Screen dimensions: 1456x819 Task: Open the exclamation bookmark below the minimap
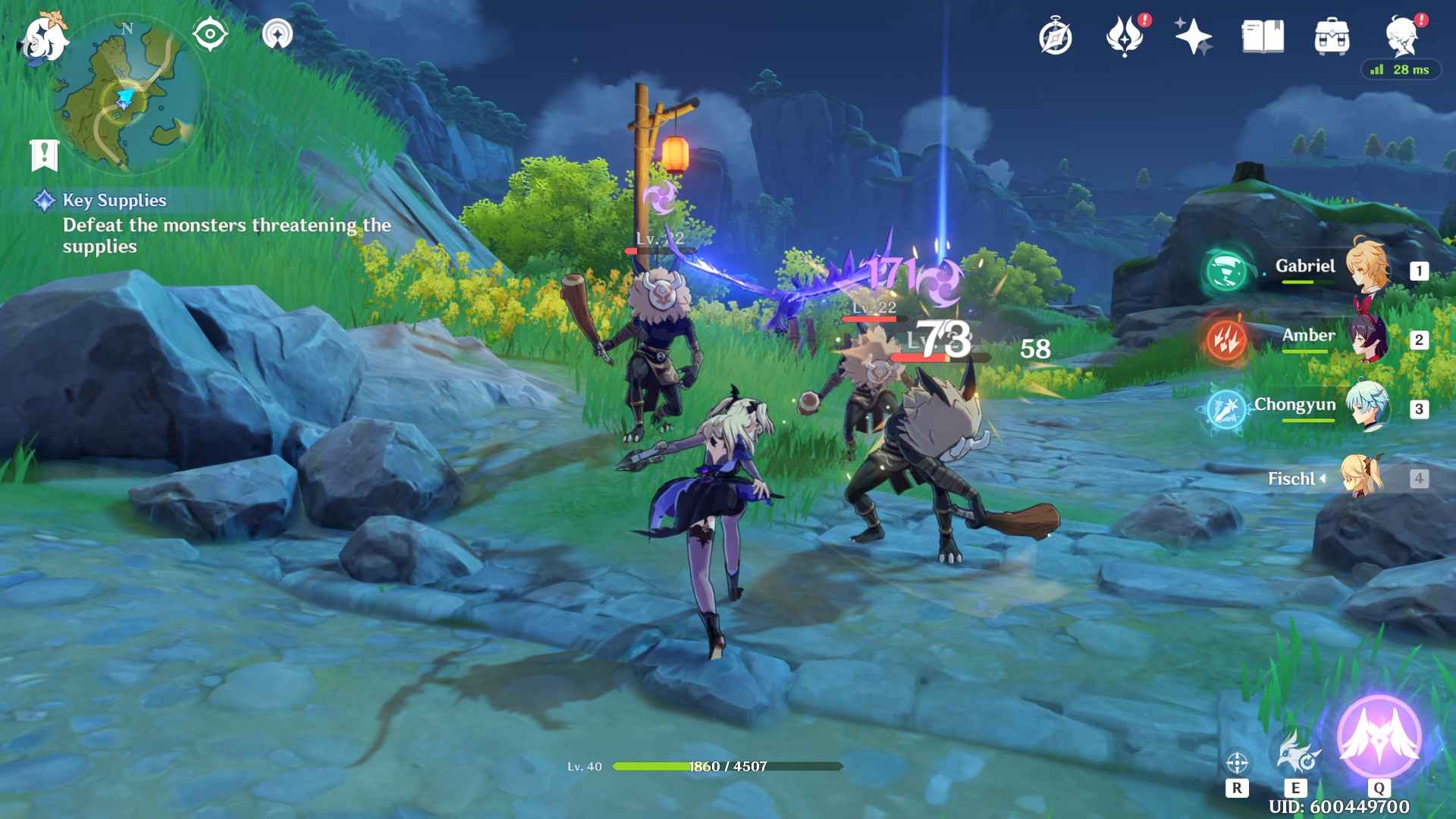(45, 154)
